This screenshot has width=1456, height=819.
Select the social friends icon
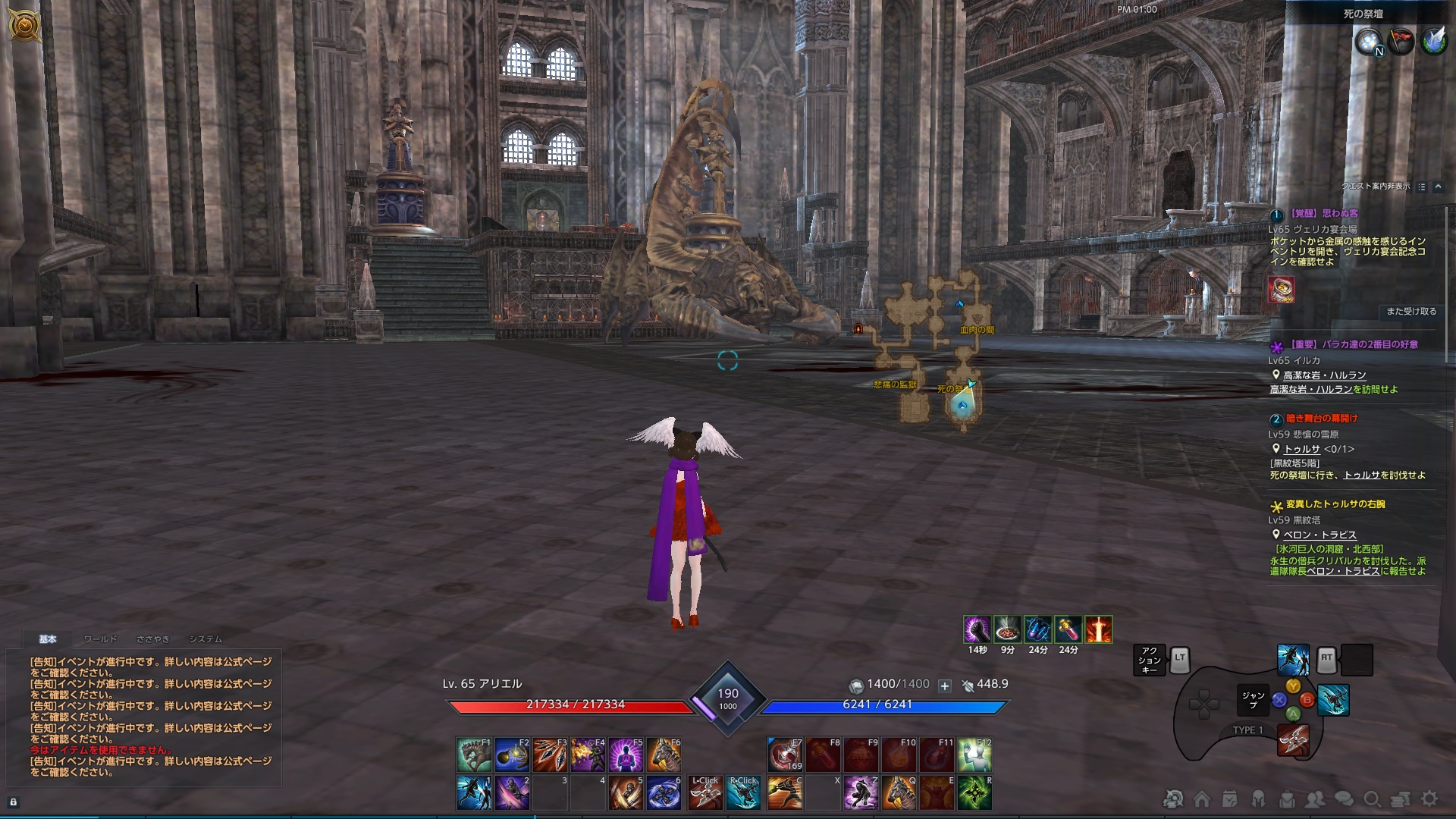[x=1314, y=799]
